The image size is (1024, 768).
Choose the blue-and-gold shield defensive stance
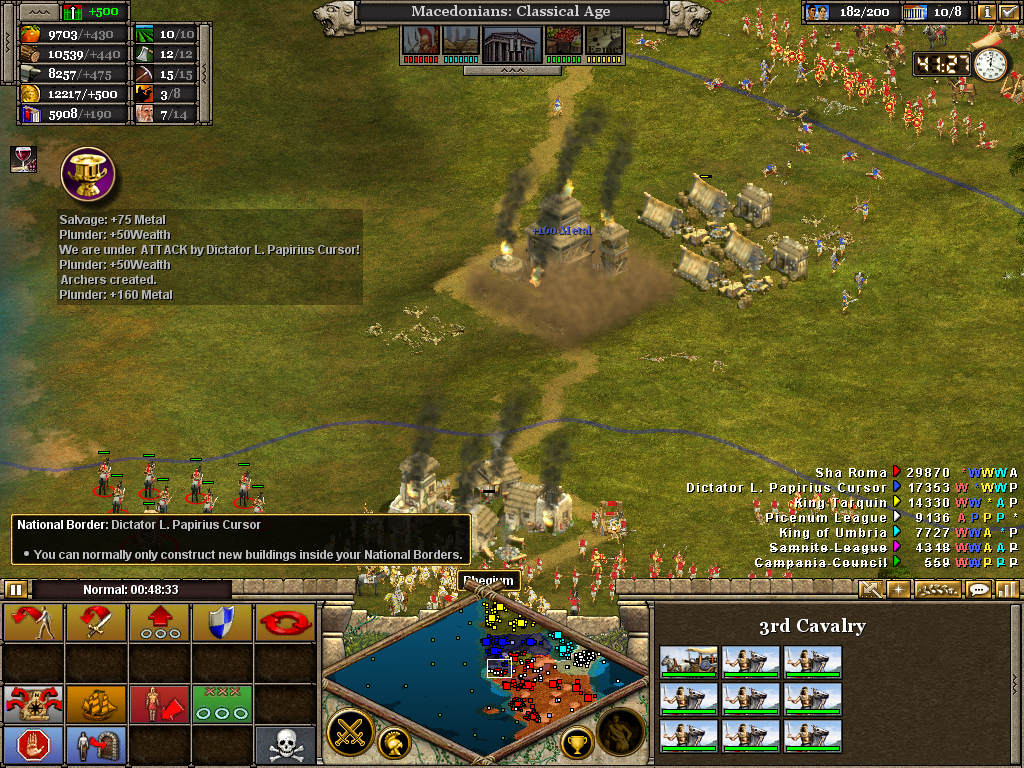[x=222, y=623]
